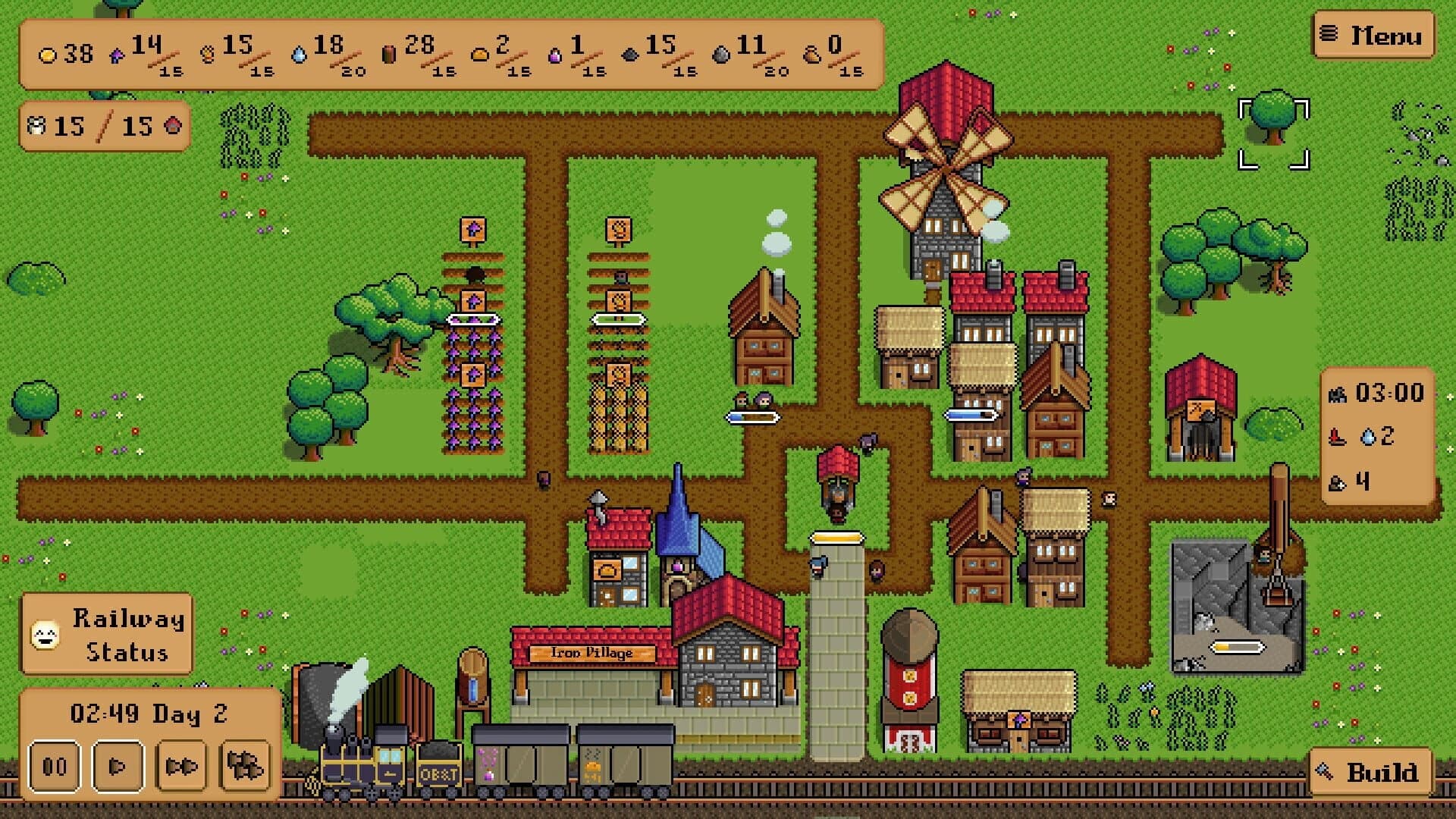Click the hourglass timer icon showing 03:00
The image size is (1456, 819).
point(1338,394)
